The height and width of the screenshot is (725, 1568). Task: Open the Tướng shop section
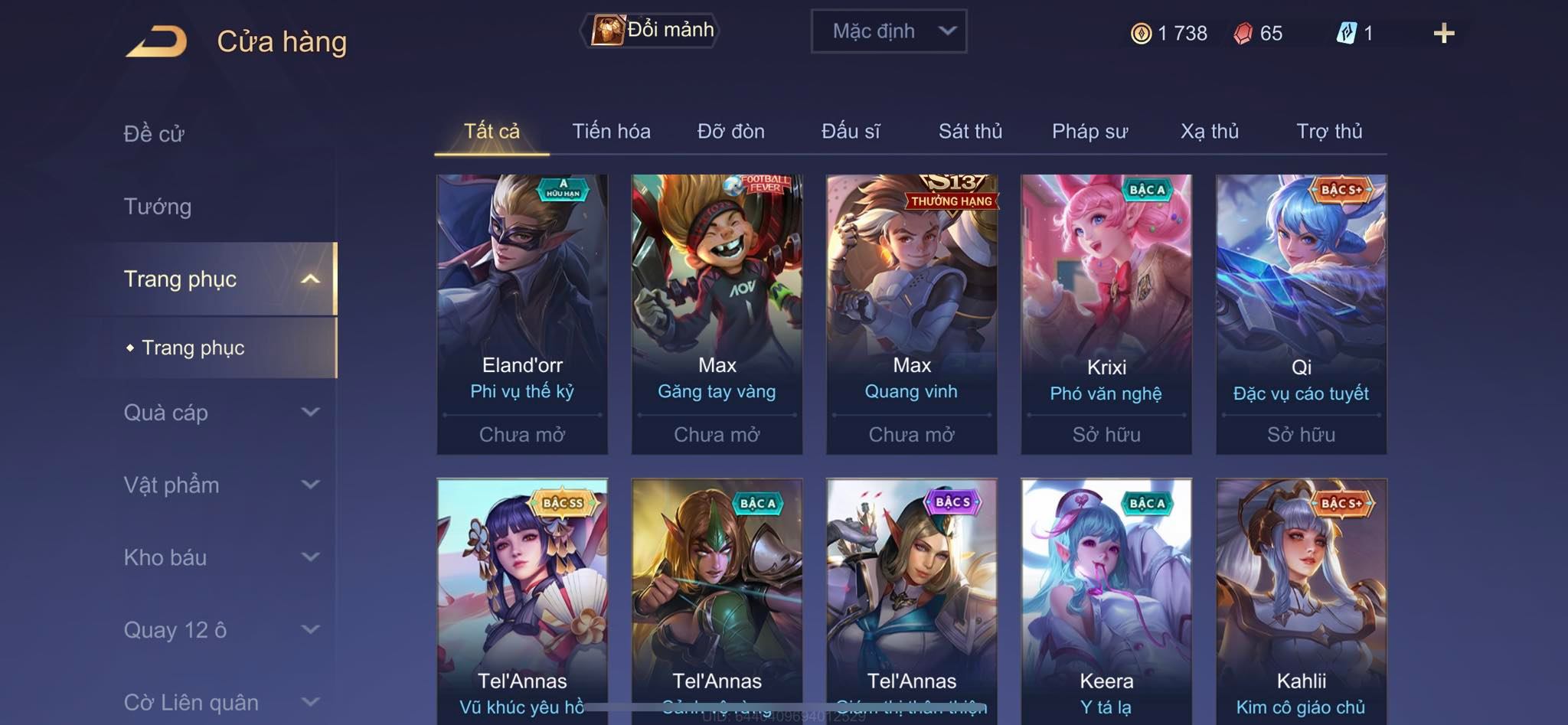pyautogui.click(x=158, y=207)
